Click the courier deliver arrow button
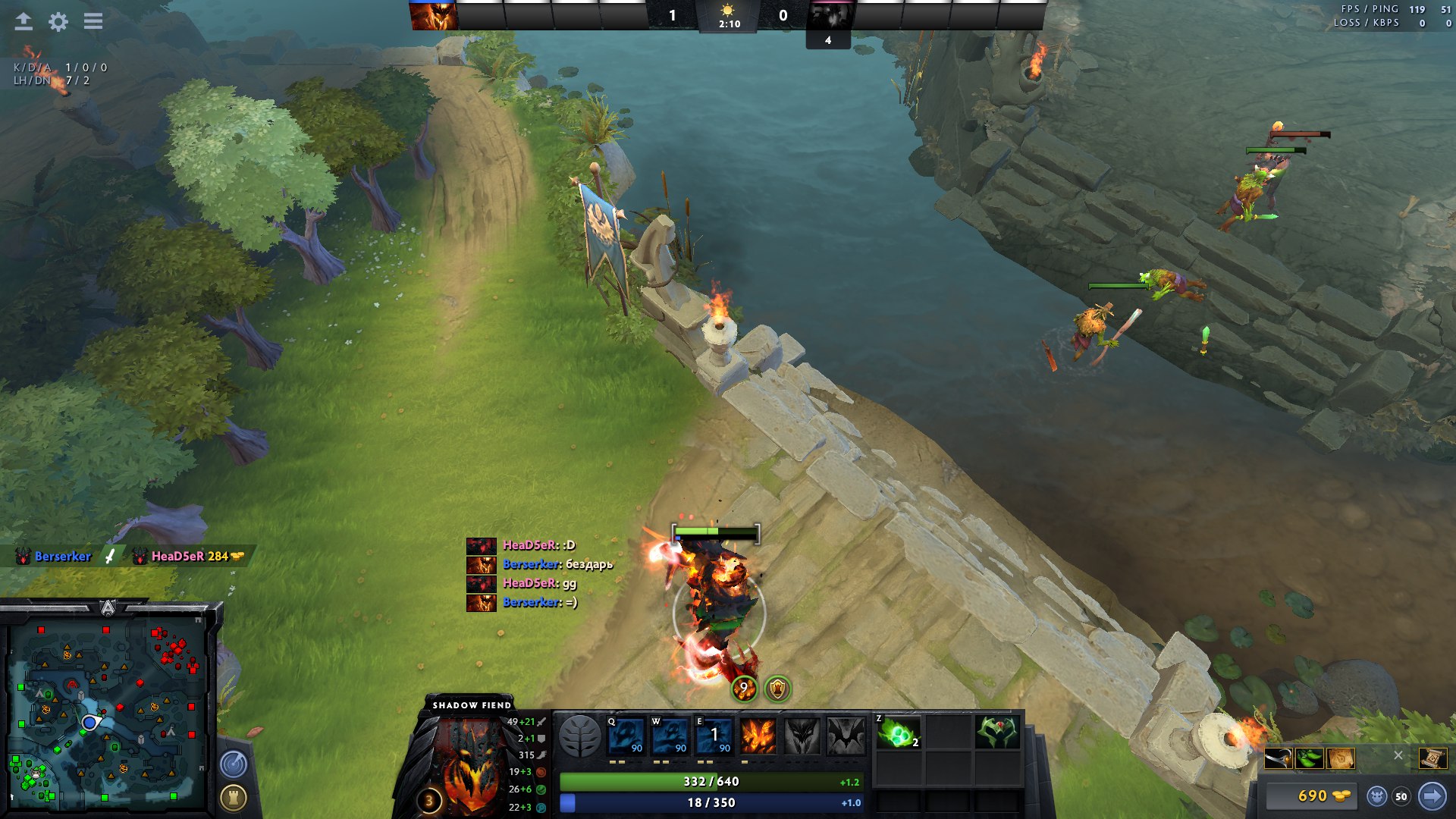The height and width of the screenshot is (819, 1456). [x=1432, y=795]
